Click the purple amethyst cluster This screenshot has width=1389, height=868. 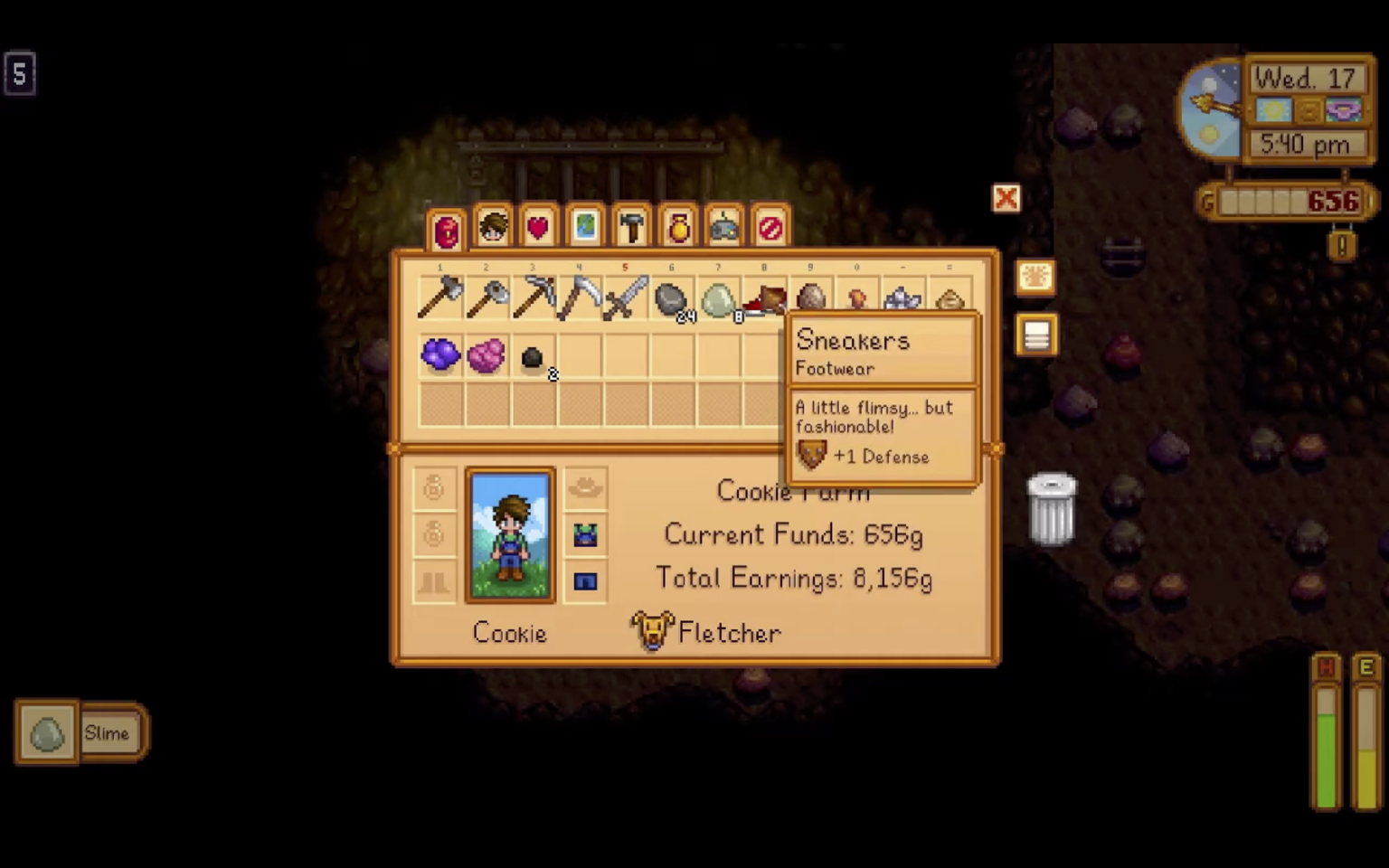[x=439, y=355]
